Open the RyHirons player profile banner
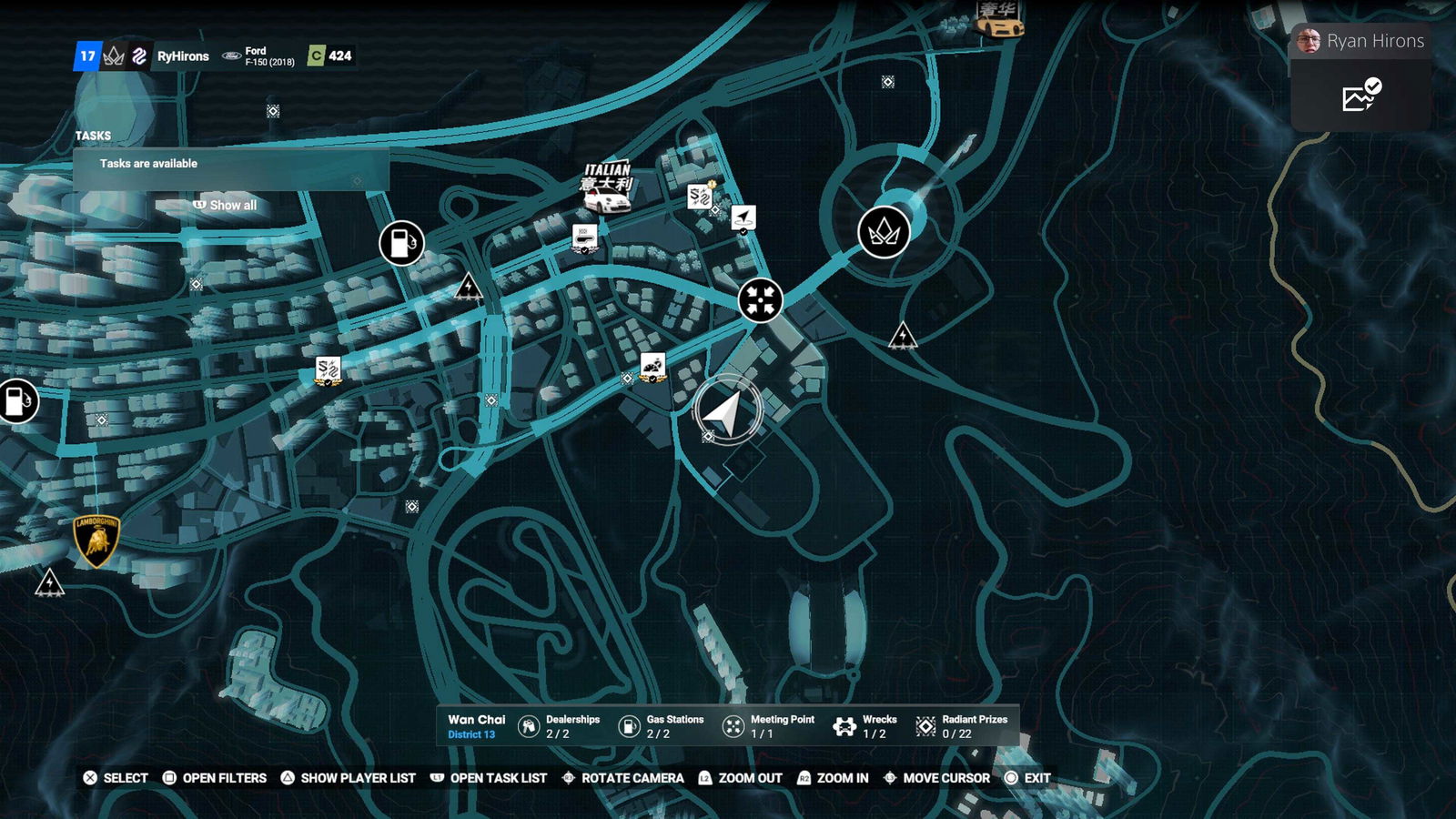Screen dimensions: 1456x819 pos(182,56)
